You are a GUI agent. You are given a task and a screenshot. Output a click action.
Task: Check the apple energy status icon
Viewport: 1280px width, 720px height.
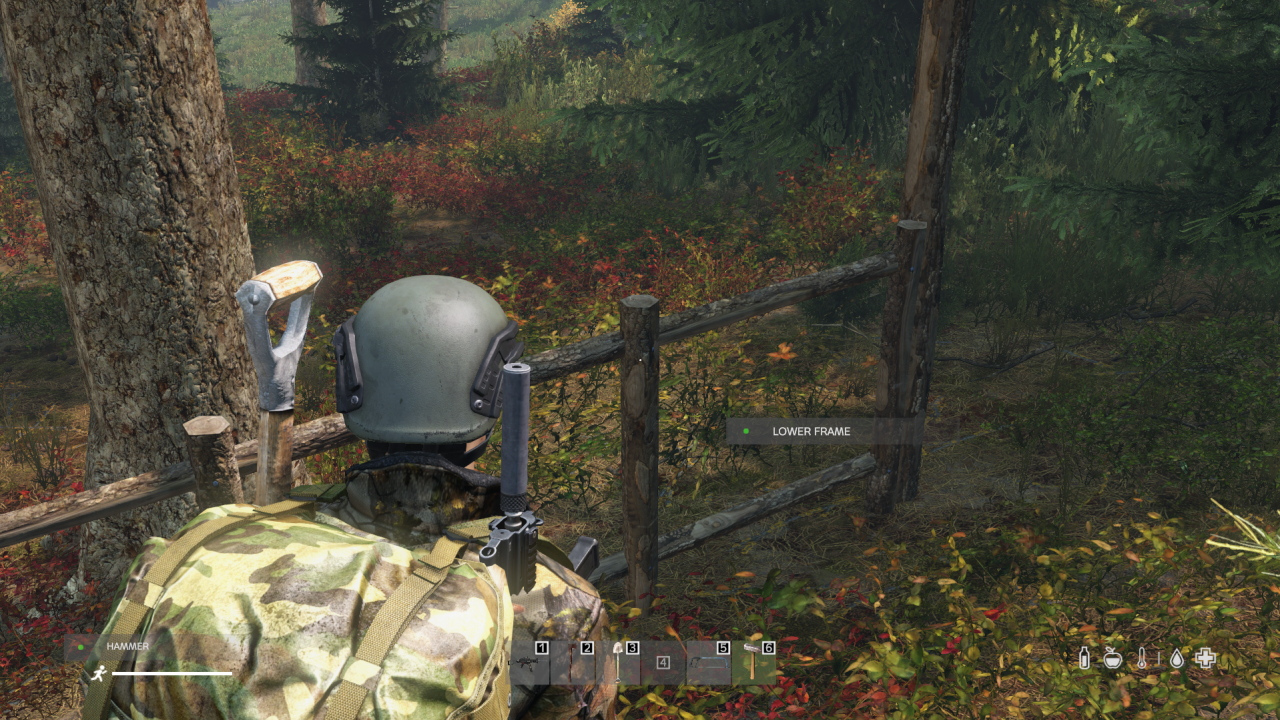click(x=1113, y=658)
